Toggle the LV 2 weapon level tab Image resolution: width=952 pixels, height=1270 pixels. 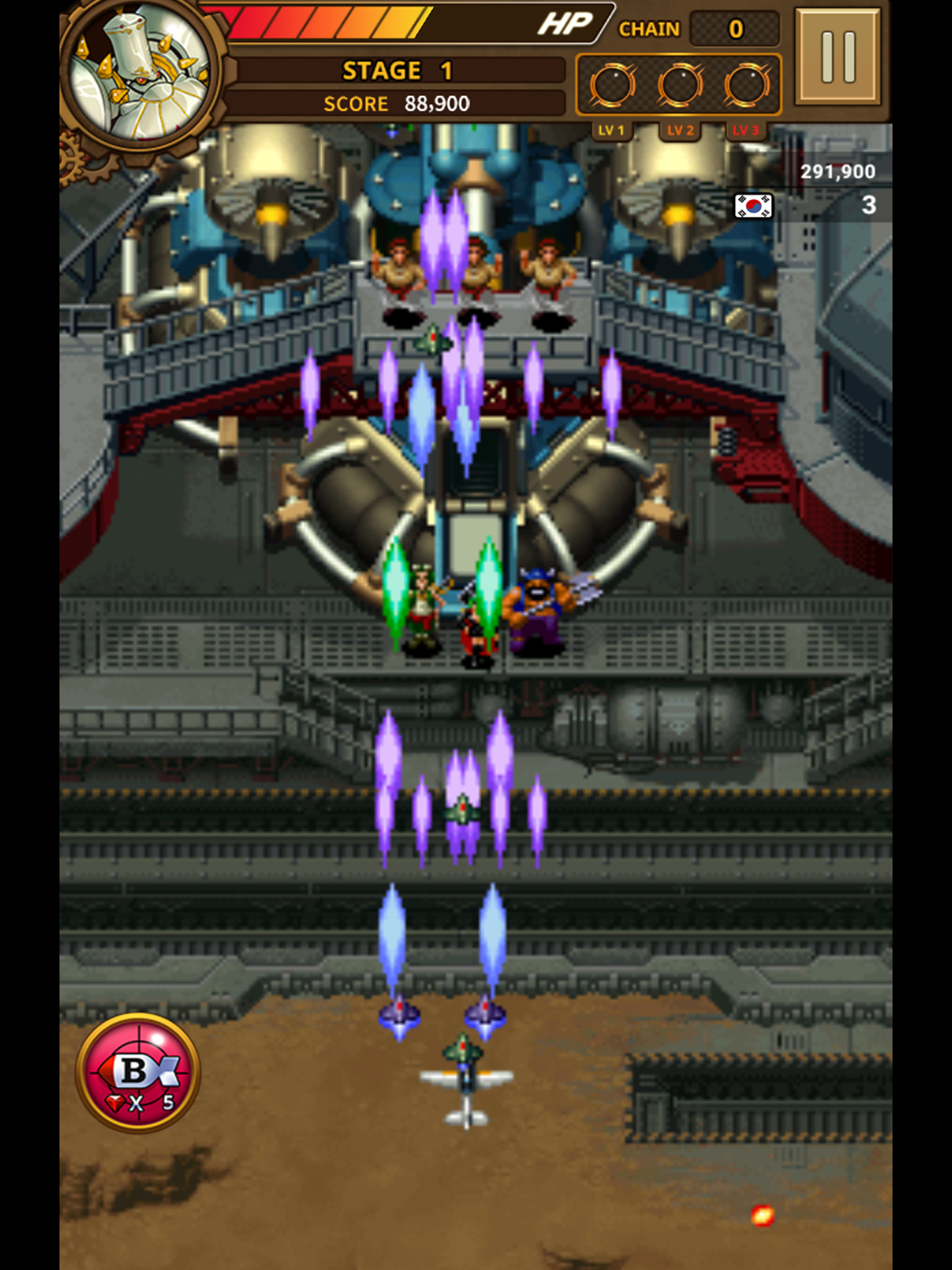point(682,130)
